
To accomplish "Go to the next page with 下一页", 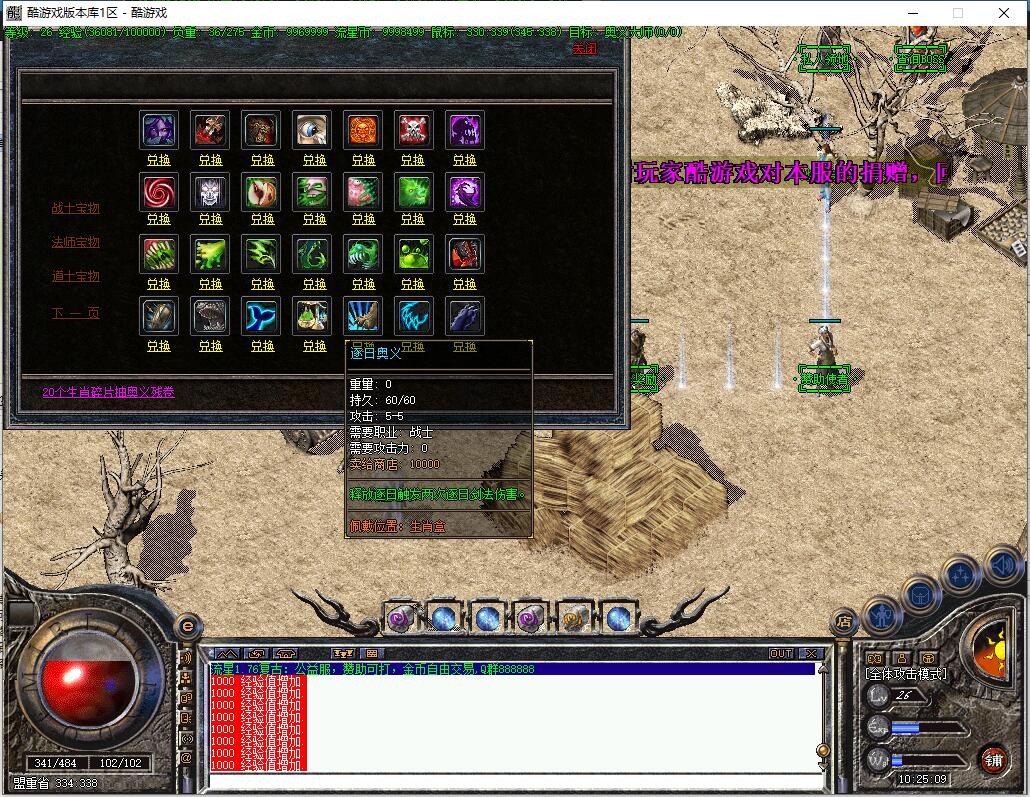I will click(76, 313).
